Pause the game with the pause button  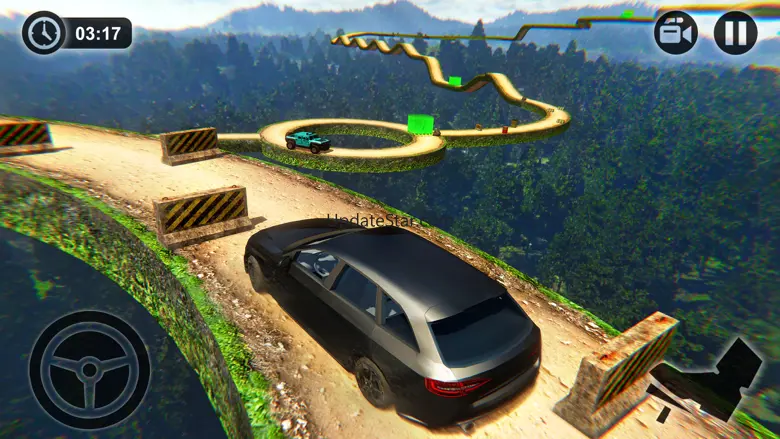pos(735,33)
